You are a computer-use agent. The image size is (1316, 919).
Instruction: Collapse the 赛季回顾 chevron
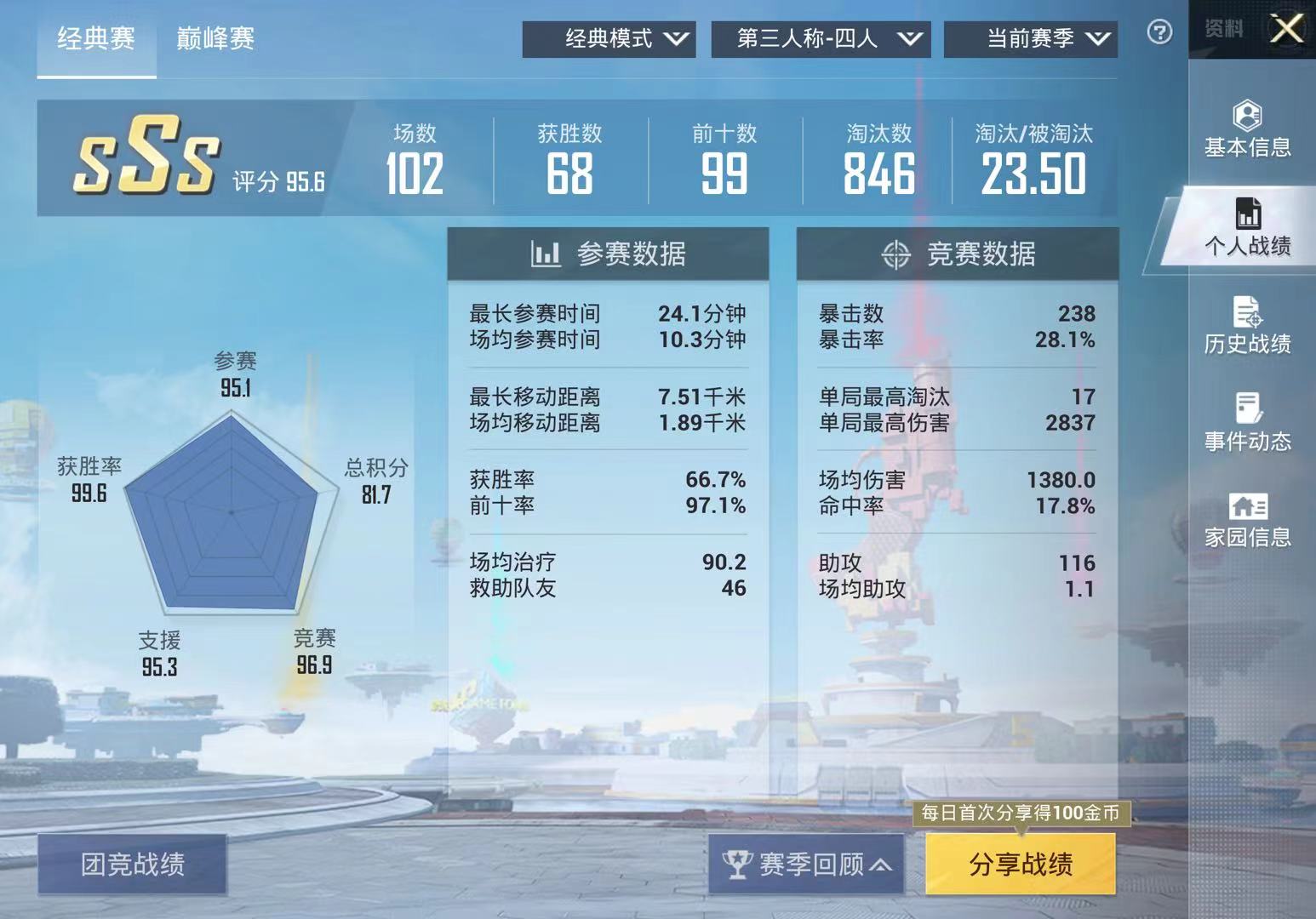(x=879, y=863)
